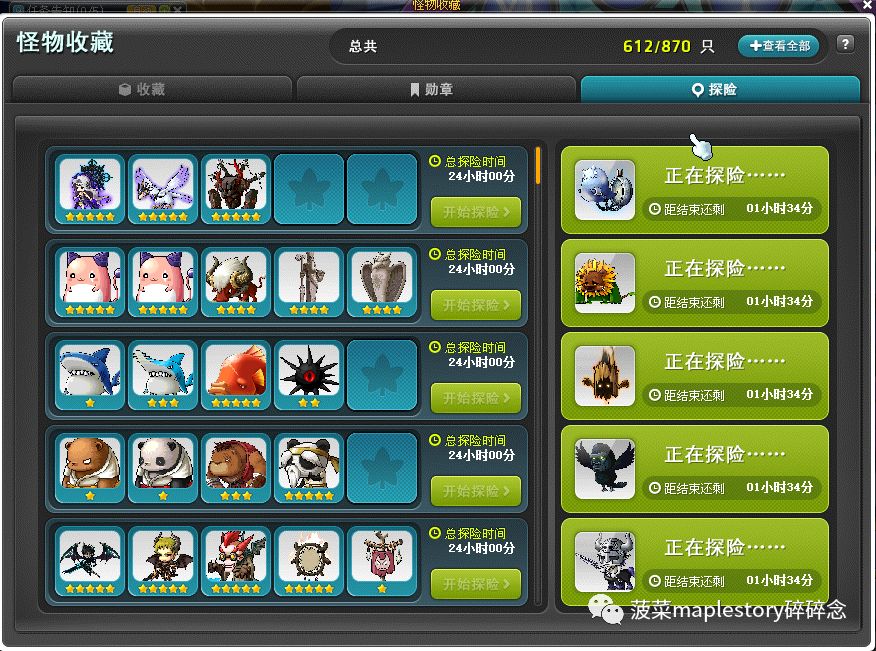The image size is (876, 651).
Task: Select the panda monster card
Action: (163, 465)
